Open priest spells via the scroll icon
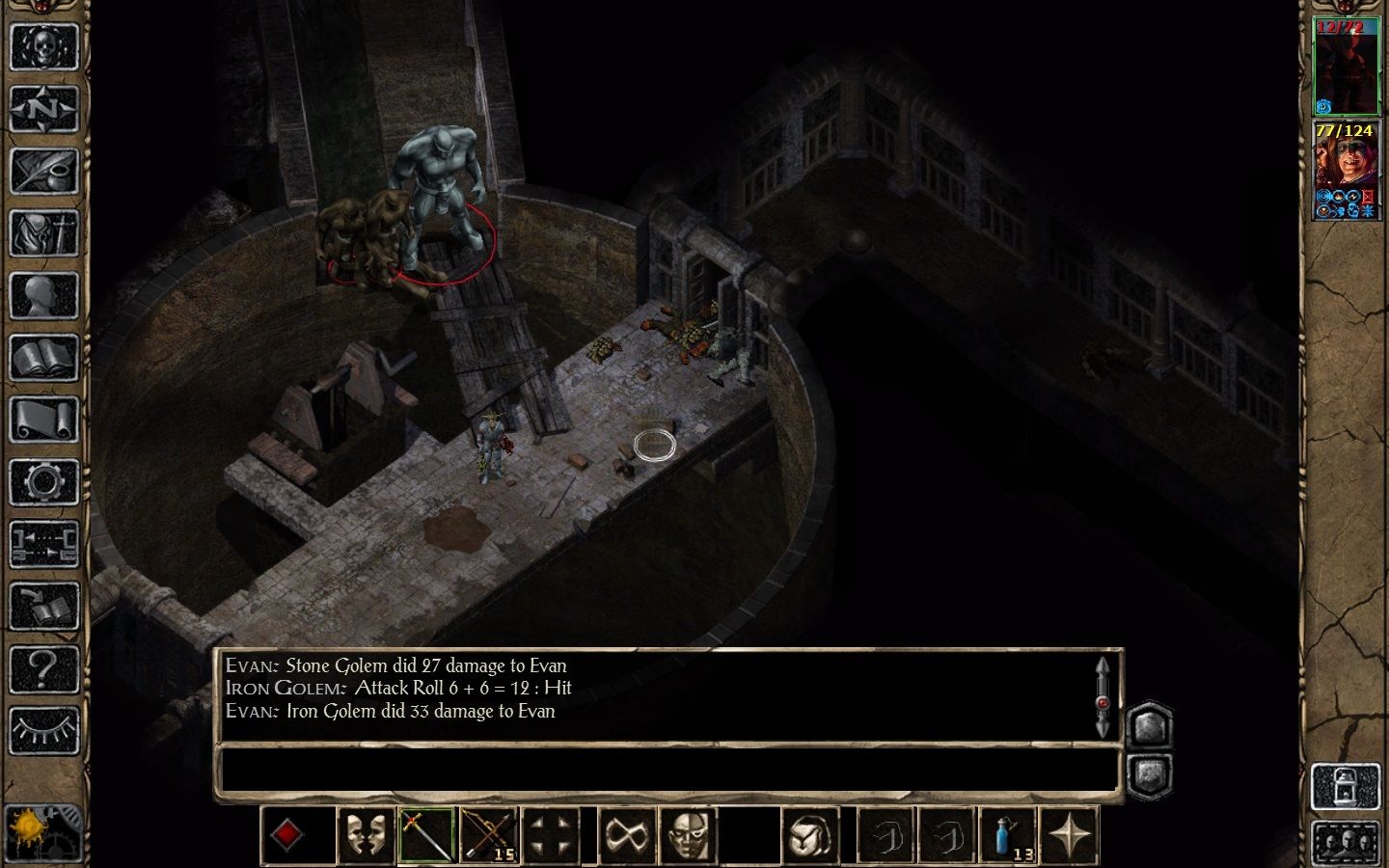The height and width of the screenshot is (868, 1389). (43, 419)
